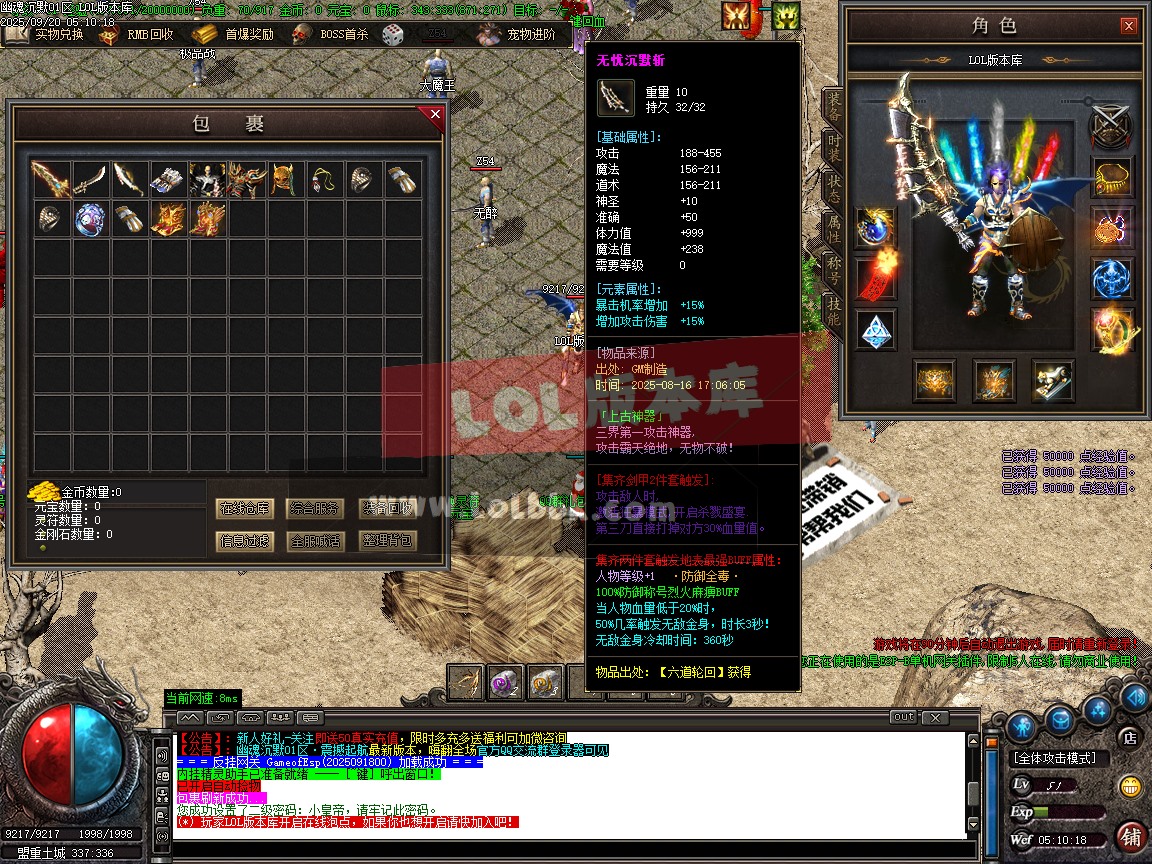
Task: Open the BOSS首杀 menu
Action: click(332, 34)
